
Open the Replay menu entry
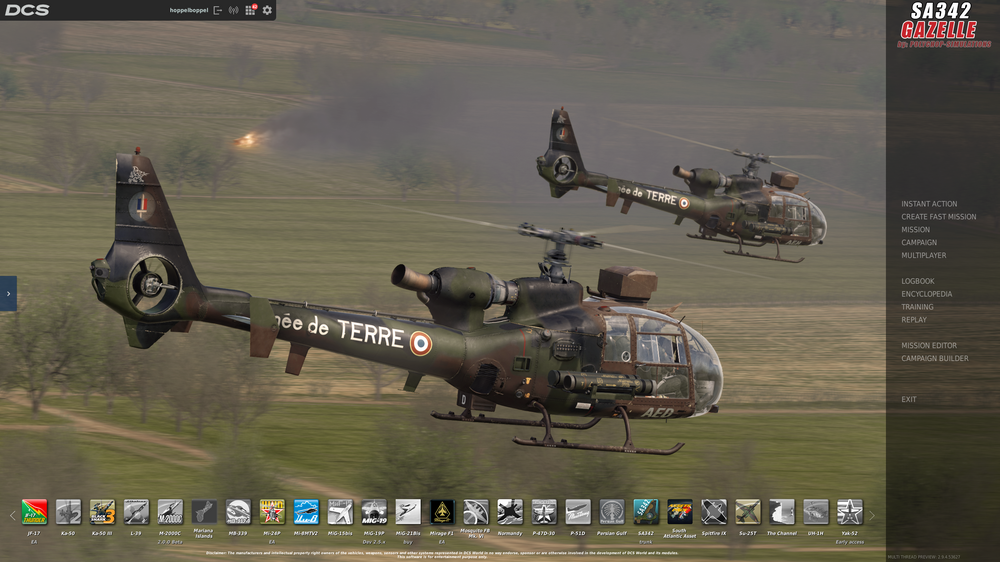pos(913,320)
